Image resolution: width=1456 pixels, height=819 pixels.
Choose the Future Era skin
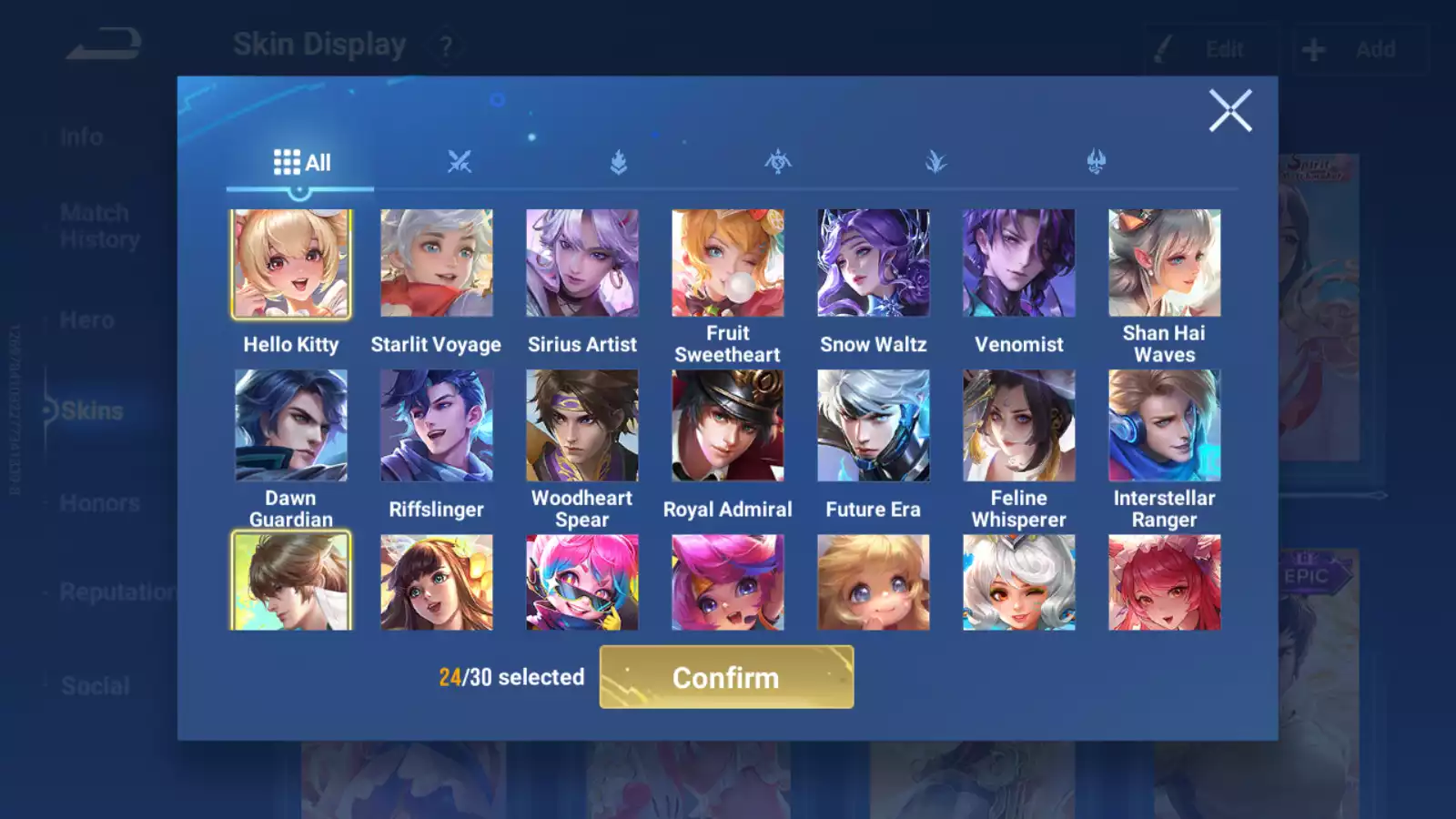(x=874, y=425)
